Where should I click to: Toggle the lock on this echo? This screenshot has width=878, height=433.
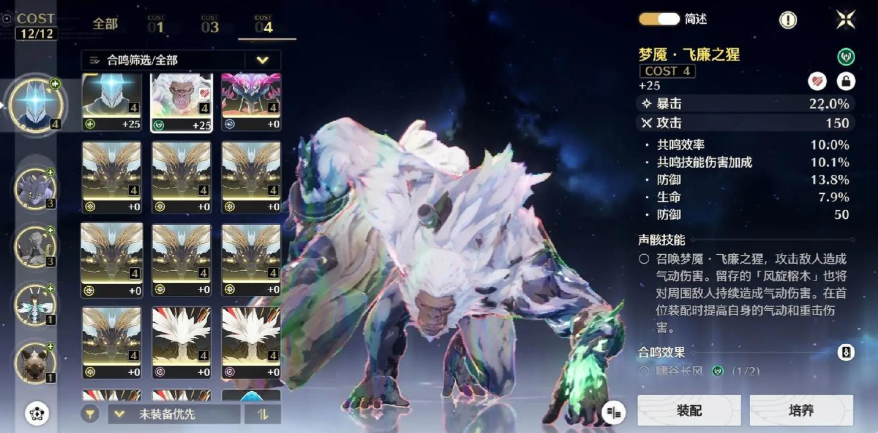[845, 81]
